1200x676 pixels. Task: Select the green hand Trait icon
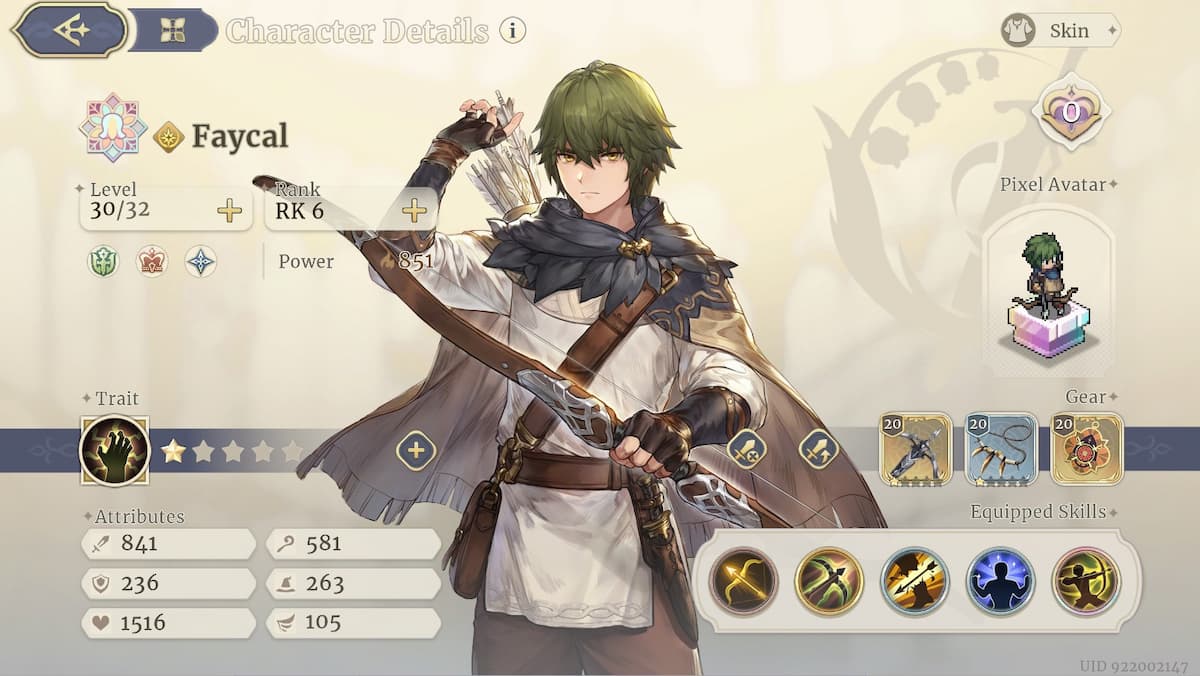click(114, 450)
